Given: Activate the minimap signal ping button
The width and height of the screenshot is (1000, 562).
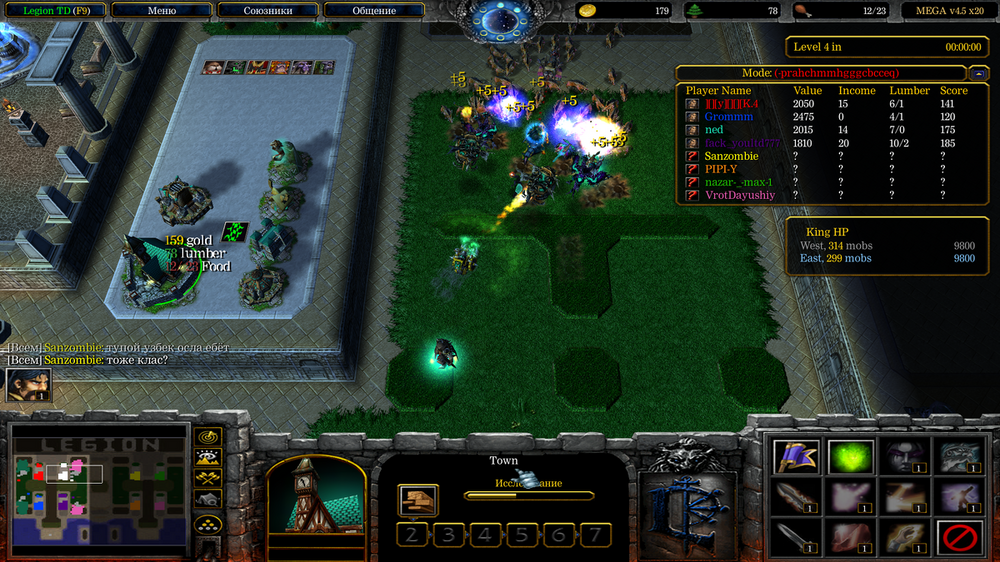Looking at the screenshot, I should click(208, 437).
